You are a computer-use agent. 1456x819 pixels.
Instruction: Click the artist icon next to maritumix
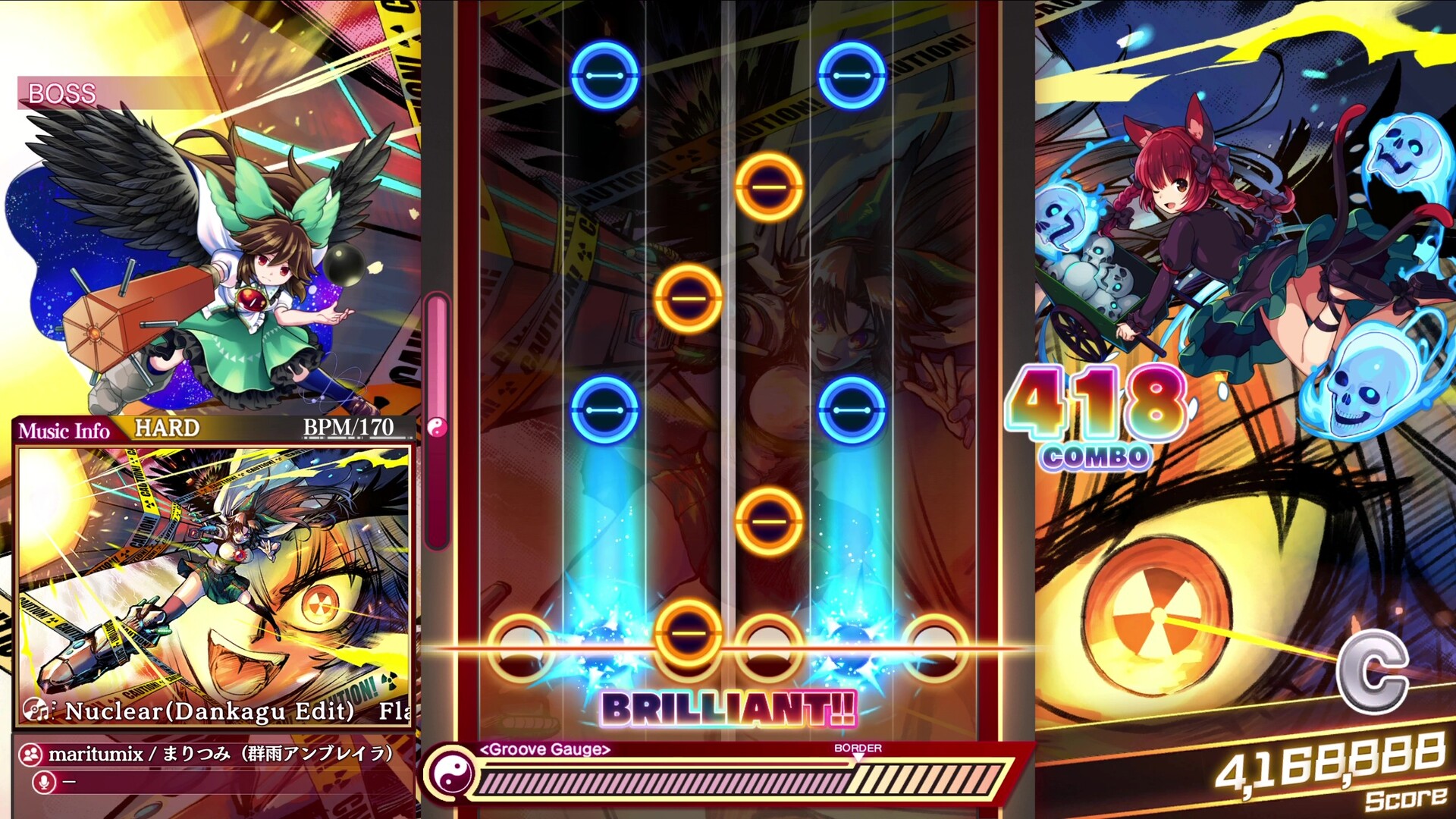tap(30, 754)
